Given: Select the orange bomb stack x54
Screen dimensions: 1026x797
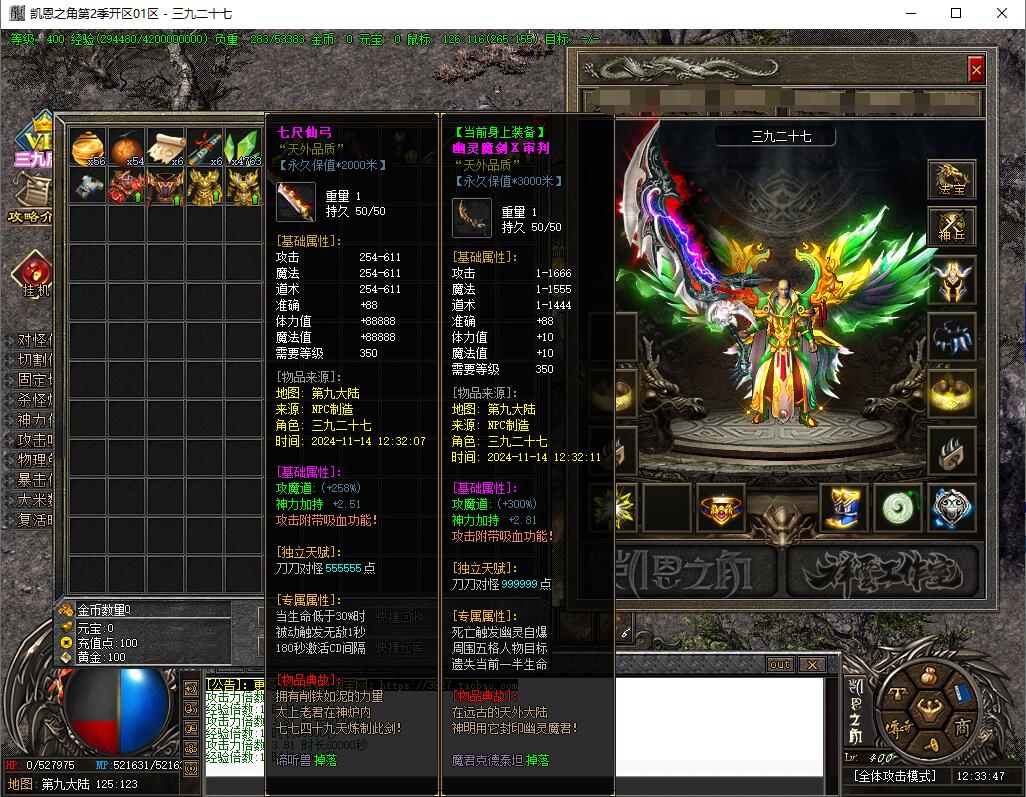Looking at the screenshot, I should point(127,147).
